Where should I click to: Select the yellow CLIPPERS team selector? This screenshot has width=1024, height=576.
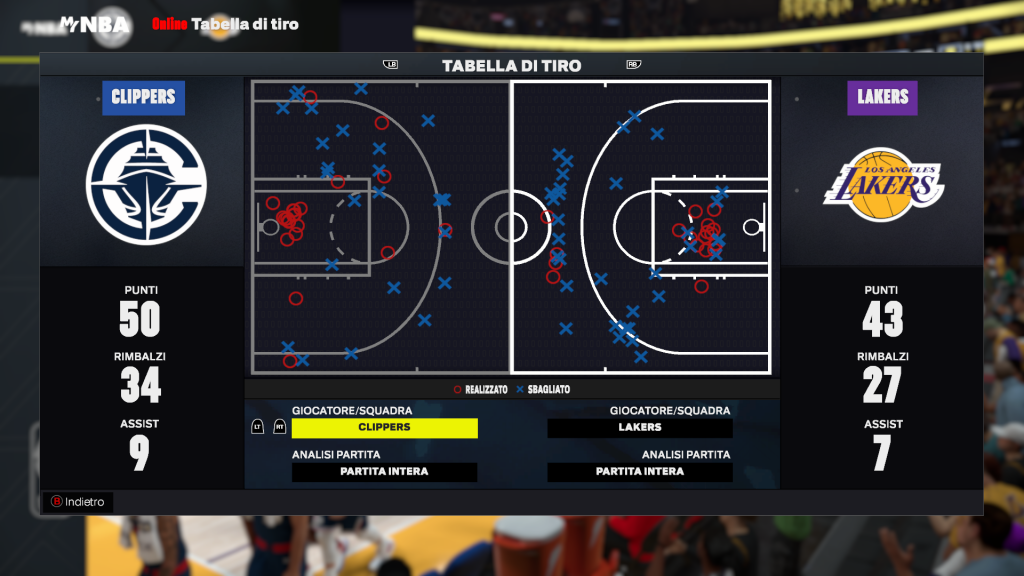pos(385,427)
